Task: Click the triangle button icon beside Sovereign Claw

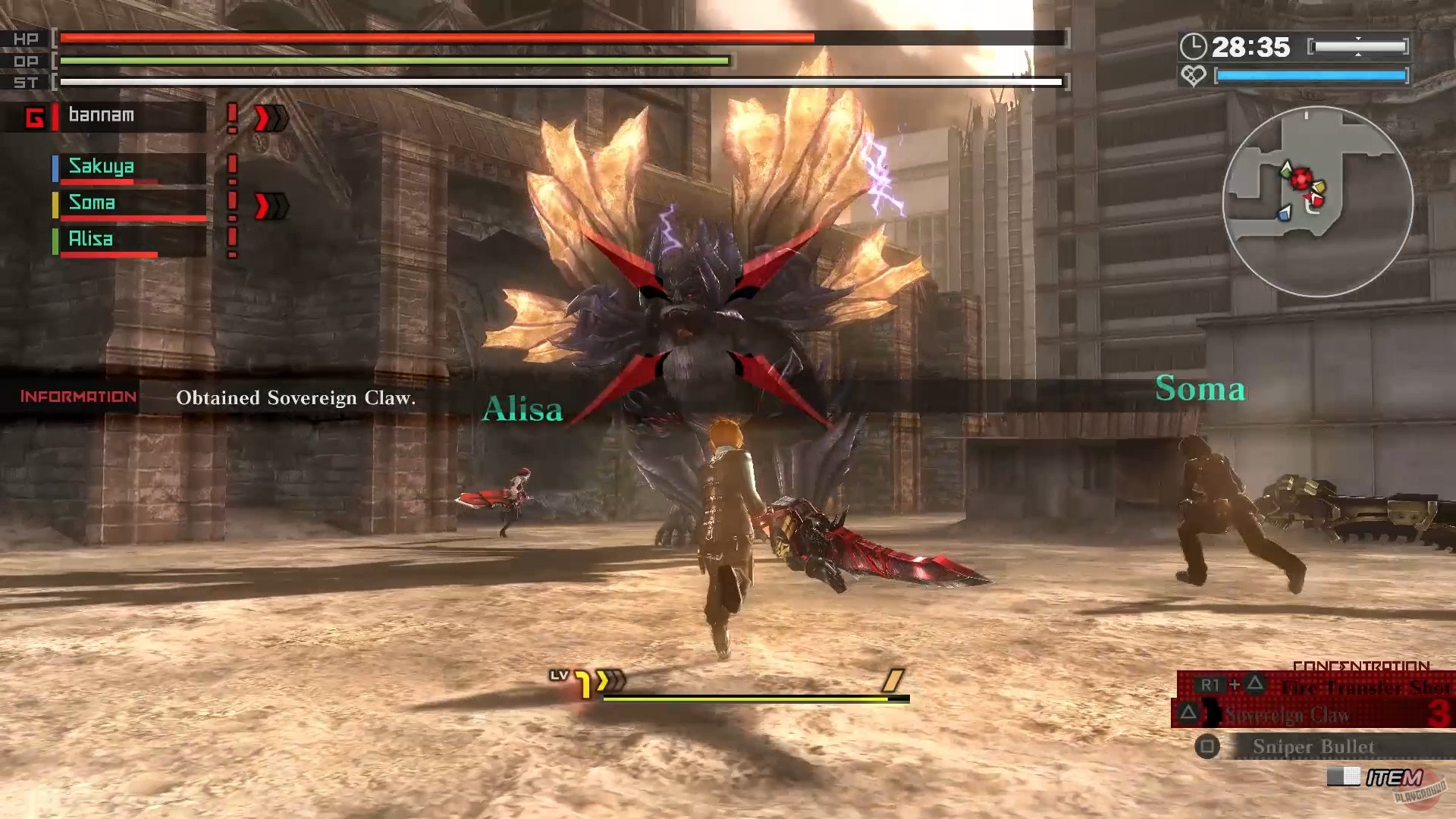Action: click(x=1189, y=714)
